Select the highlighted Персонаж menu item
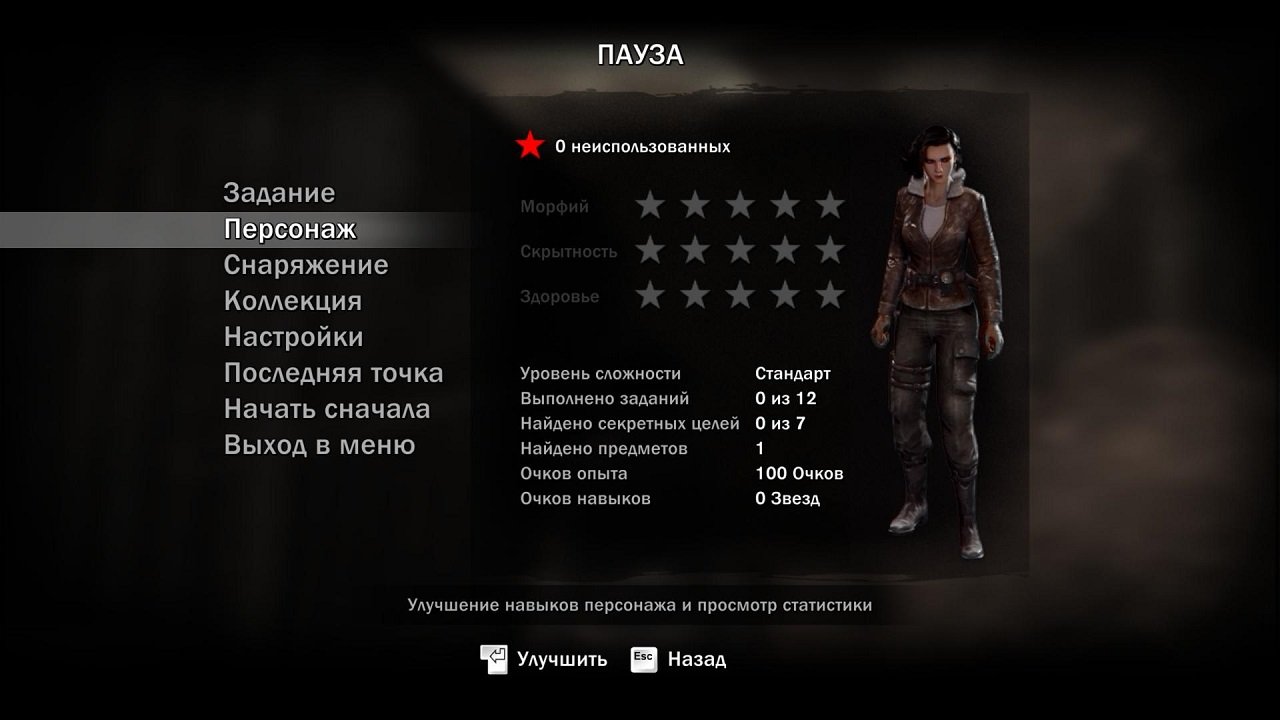The width and height of the screenshot is (1280, 720). 291,228
